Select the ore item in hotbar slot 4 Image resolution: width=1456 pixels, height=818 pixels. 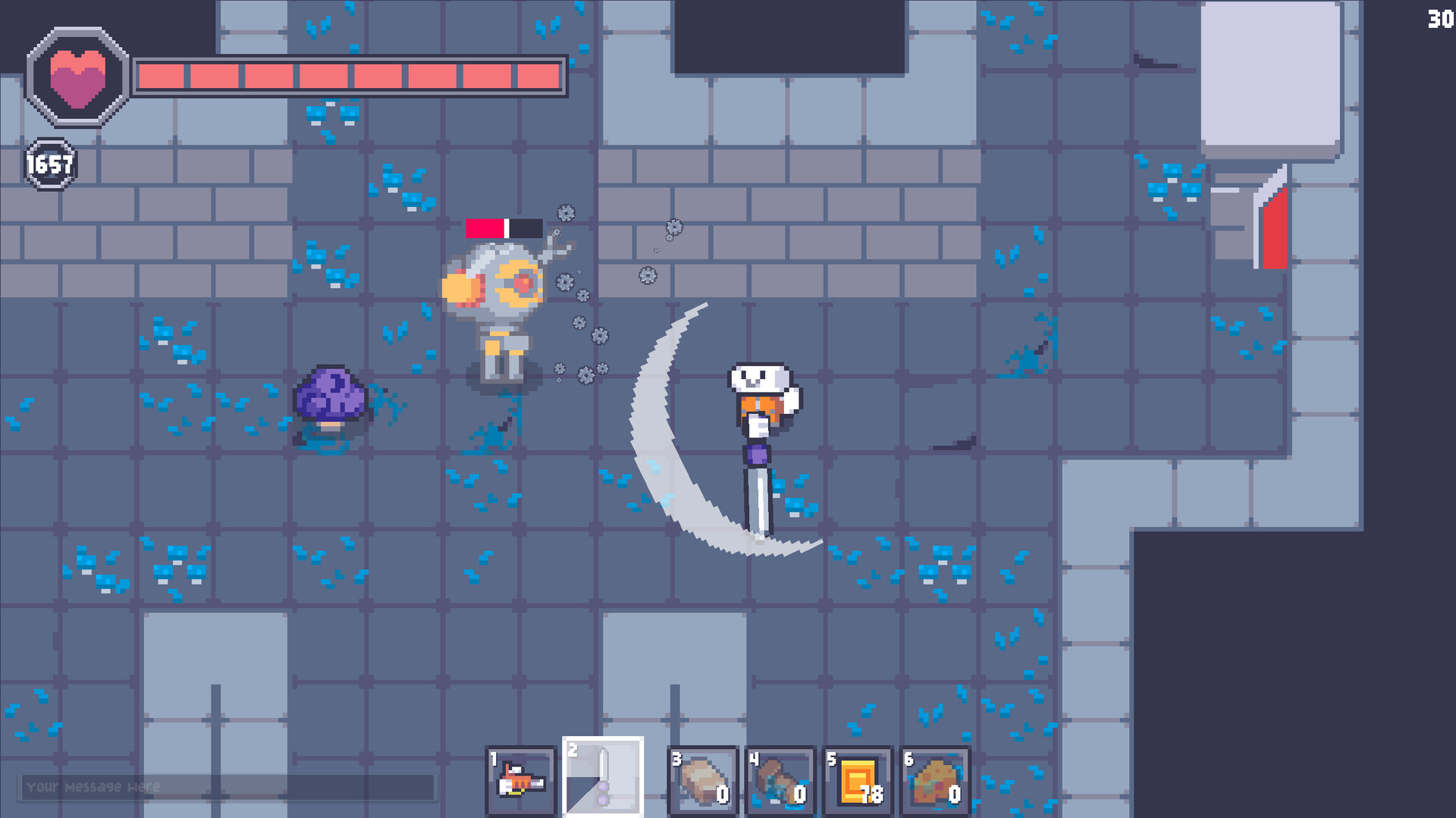pyautogui.click(x=781, y=779)
